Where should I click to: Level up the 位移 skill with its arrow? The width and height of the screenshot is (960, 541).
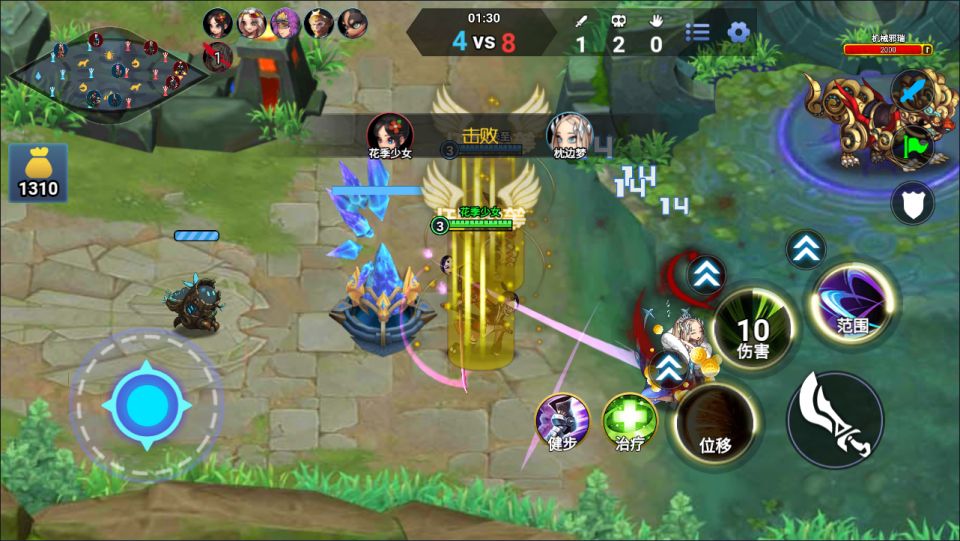(x=670, y=368)
